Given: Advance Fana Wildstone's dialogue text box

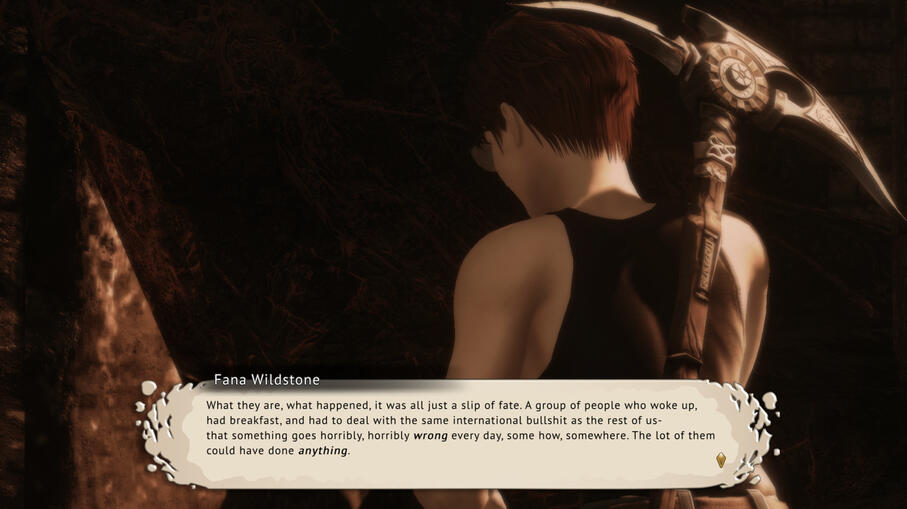Looking at the screenshot, I should click(460, 429).
